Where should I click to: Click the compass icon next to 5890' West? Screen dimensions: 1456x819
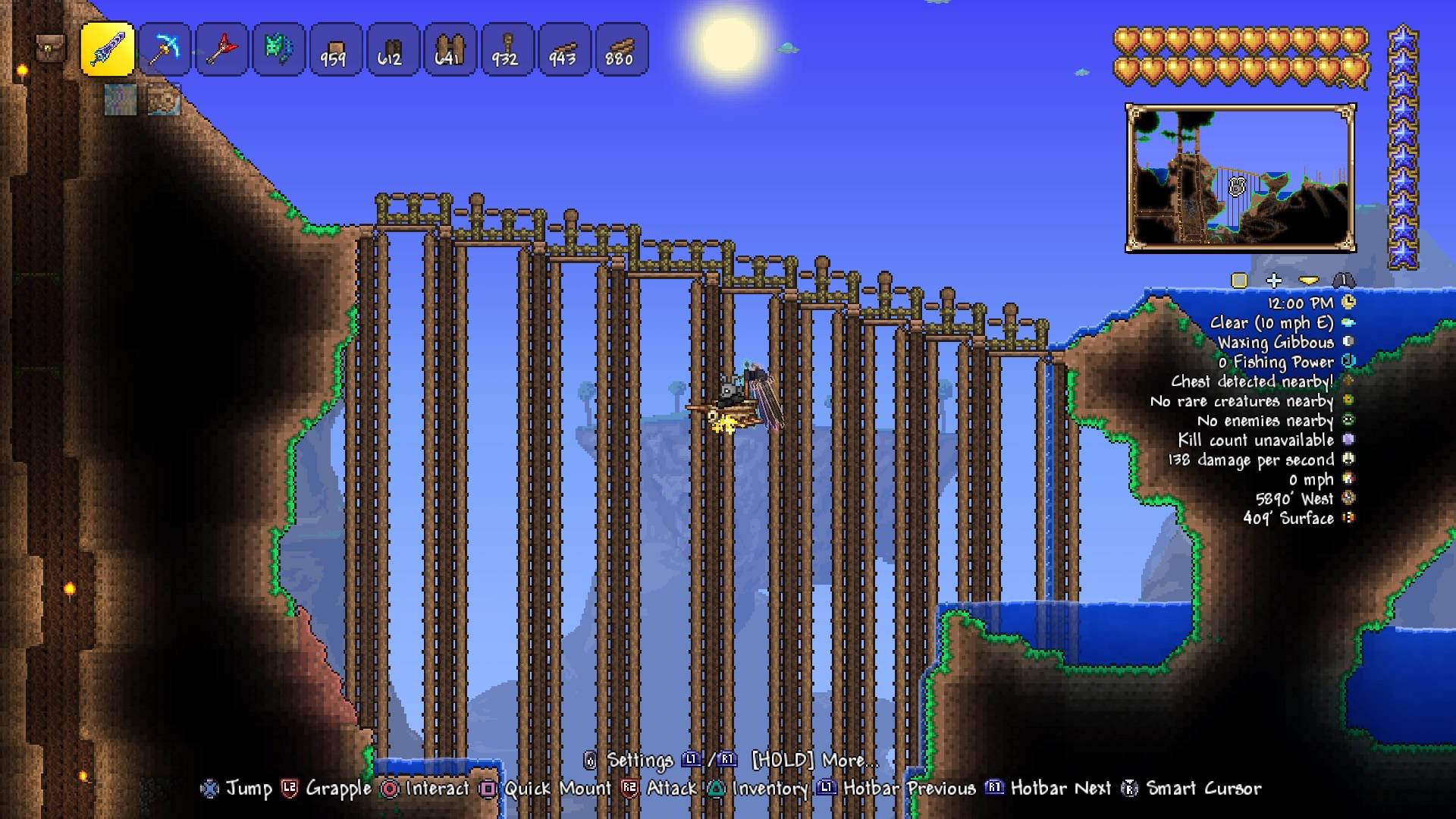pyautogui.click(x=1350, y=499)
